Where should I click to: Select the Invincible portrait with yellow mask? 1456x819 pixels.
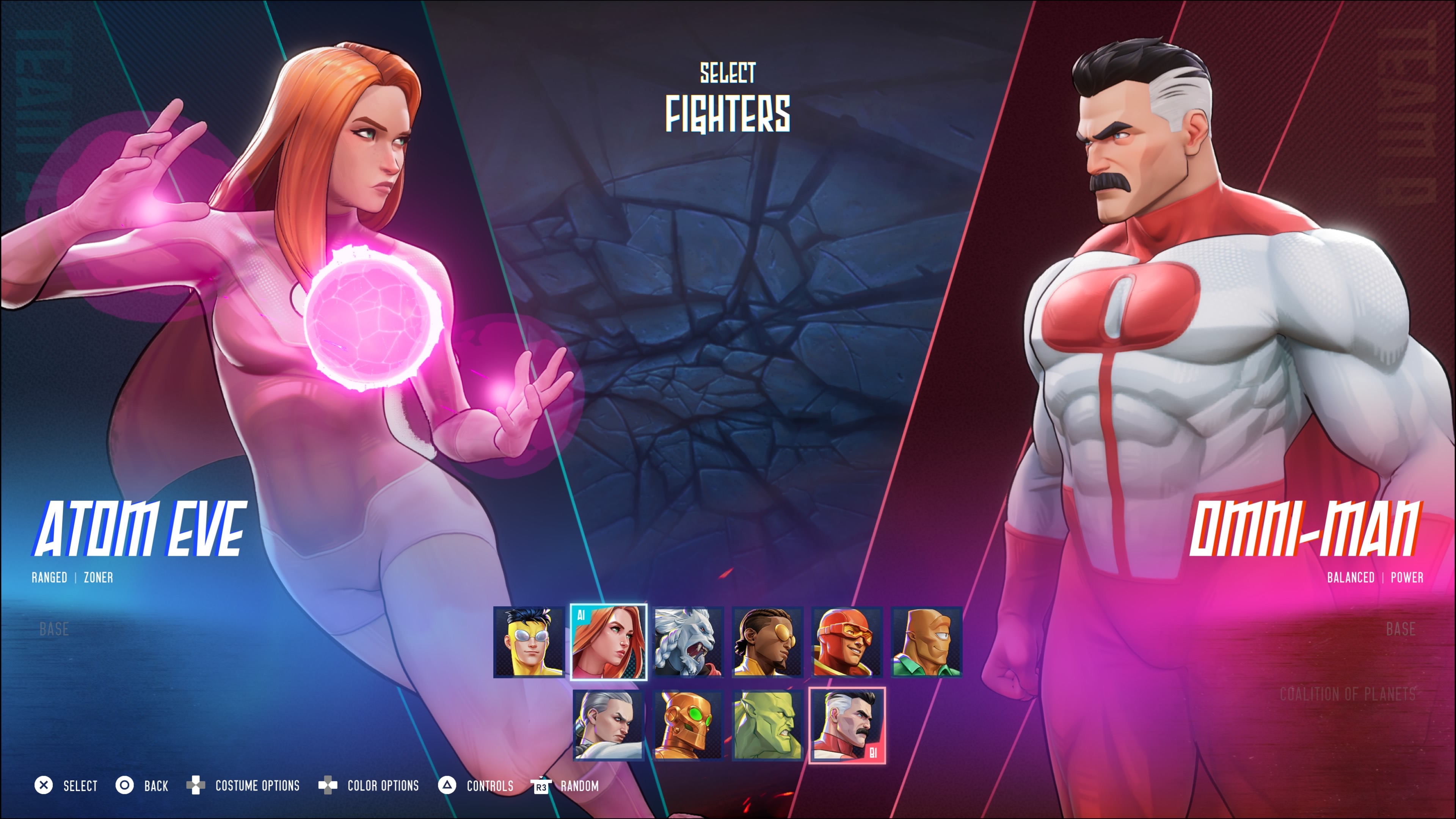pyautogui.click(x=529, y=642)
